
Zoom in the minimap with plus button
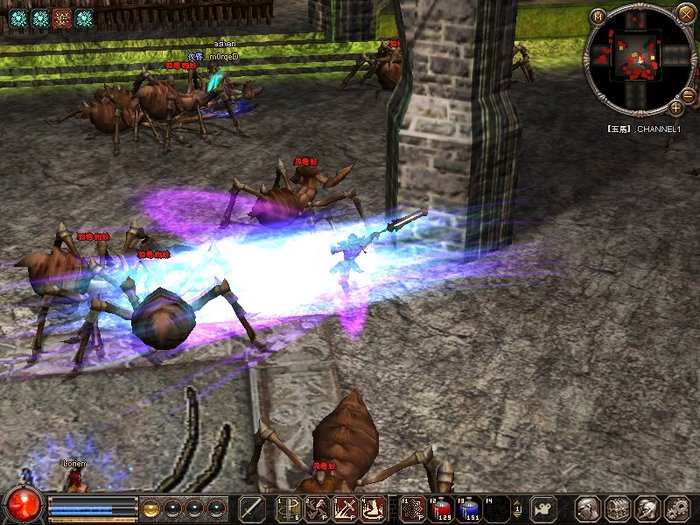point(676,106)
